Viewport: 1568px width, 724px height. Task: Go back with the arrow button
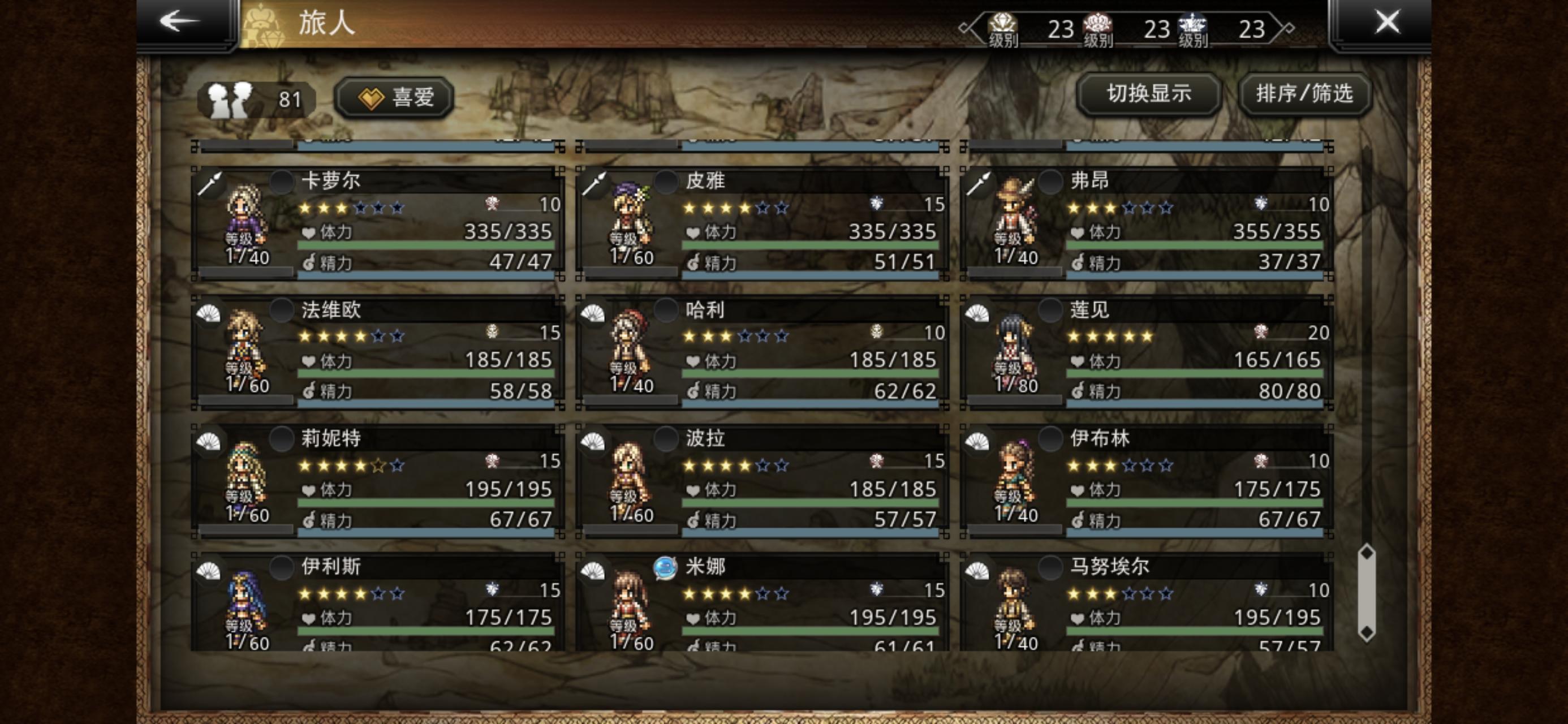[x=180, y=22]
